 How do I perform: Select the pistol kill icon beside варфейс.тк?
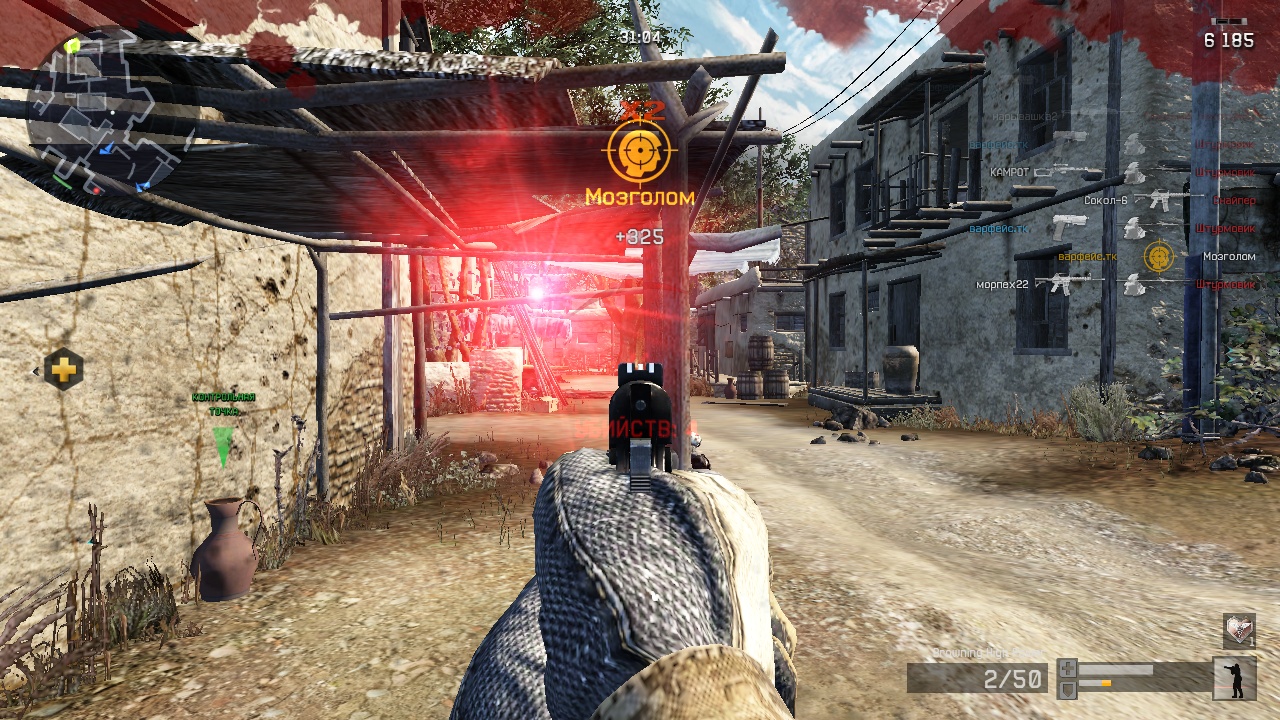(1069, 227)
